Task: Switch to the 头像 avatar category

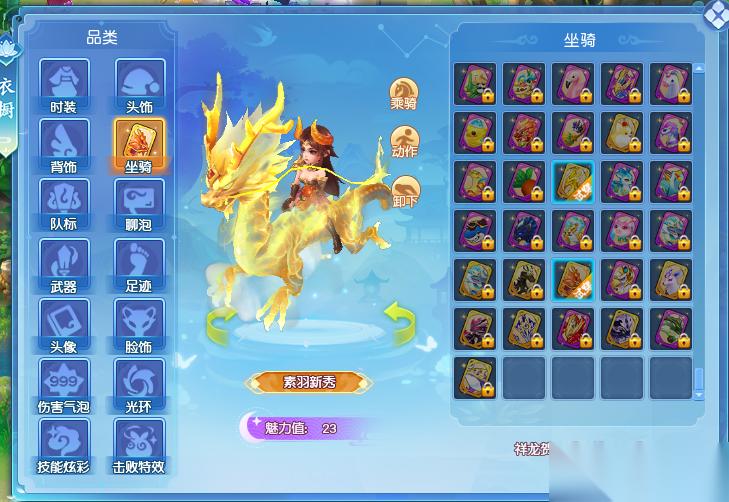Action: (x=63, y=324)
